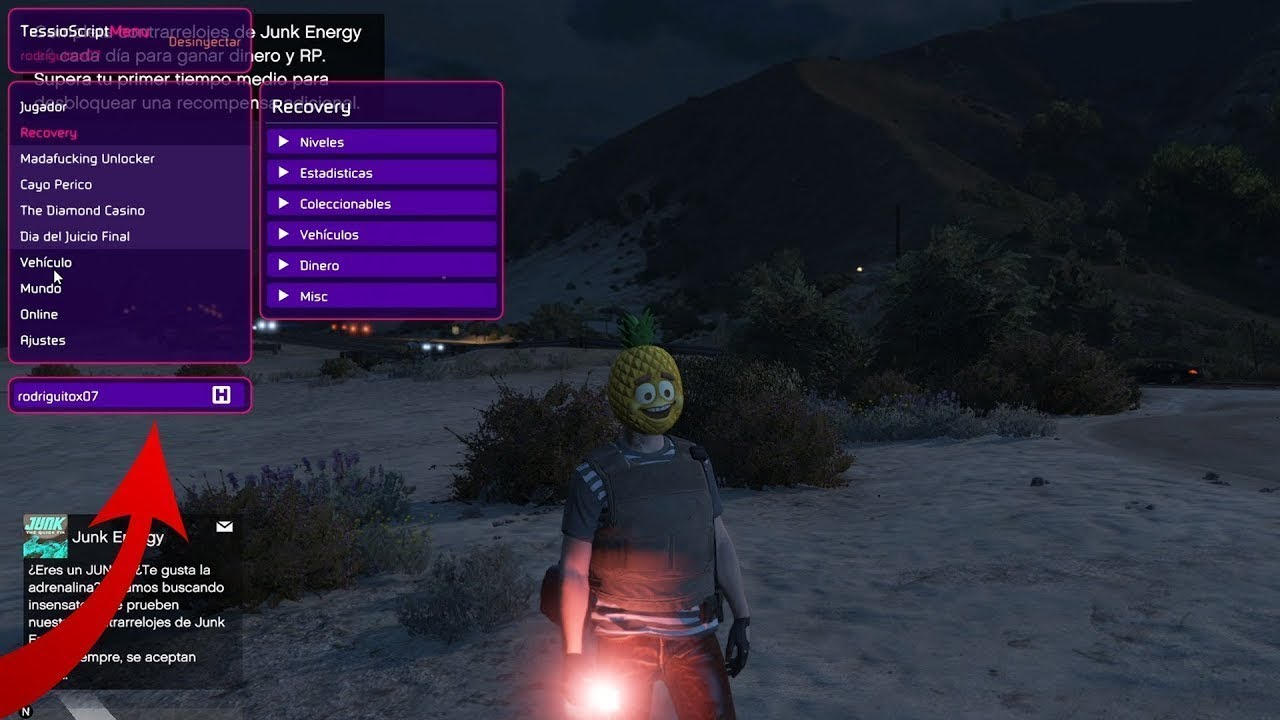Select Jugador in the left menu
This screenshot has height=720, width=1280.
click(x=44, y=107)
